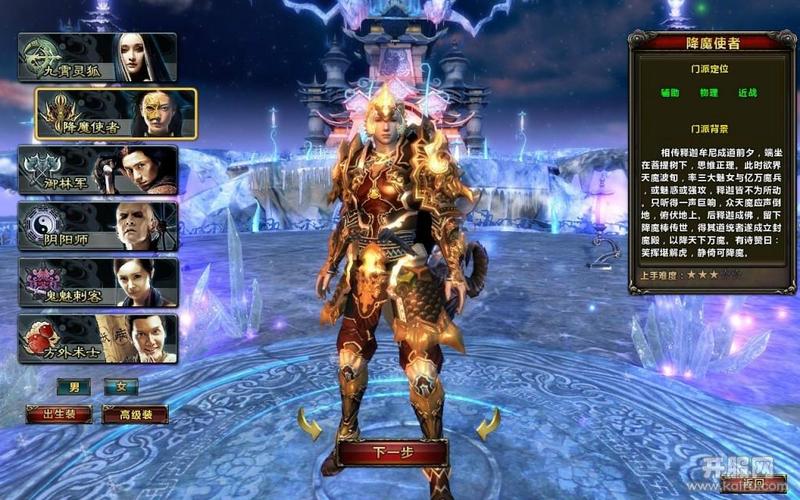The image size is (800, 500).
Task: Choose the 鬼魅刺客 class
Action: (x=97, y=282)
